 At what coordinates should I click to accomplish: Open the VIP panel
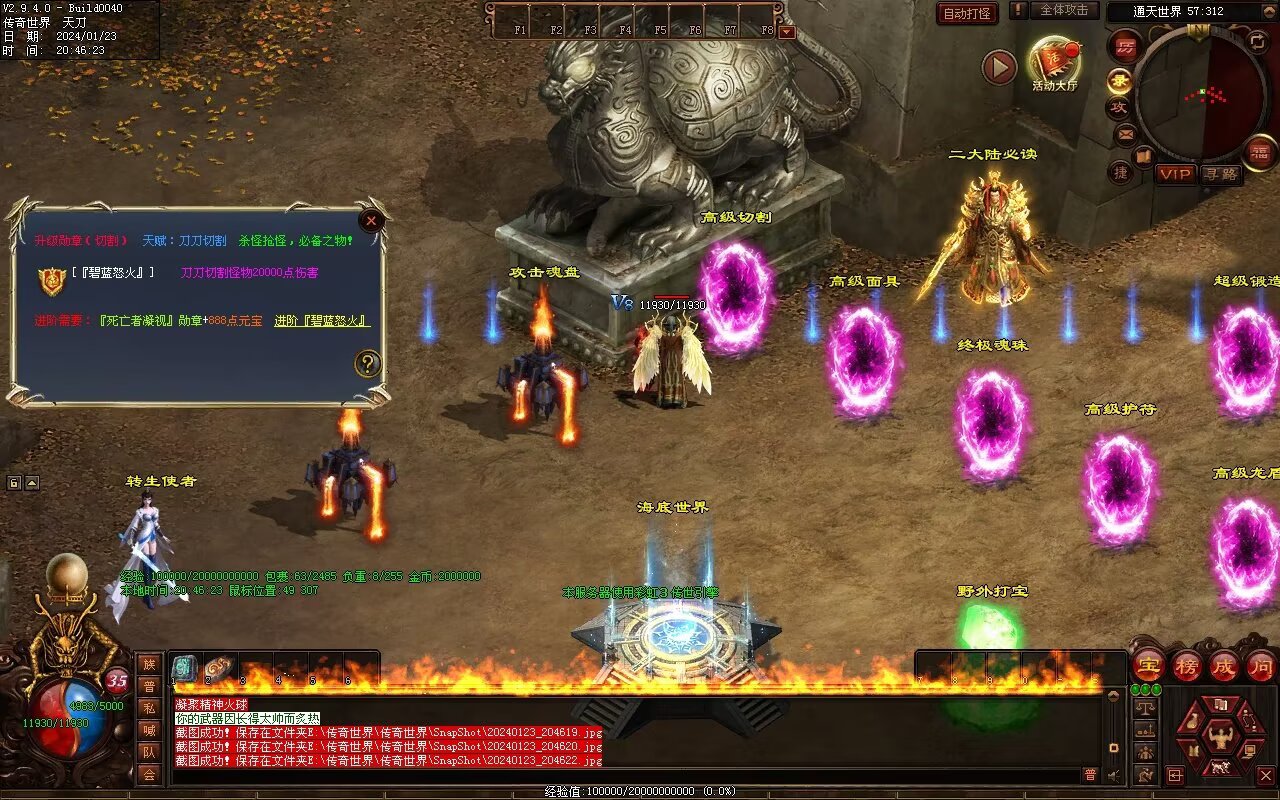[x=1176, y=174]
